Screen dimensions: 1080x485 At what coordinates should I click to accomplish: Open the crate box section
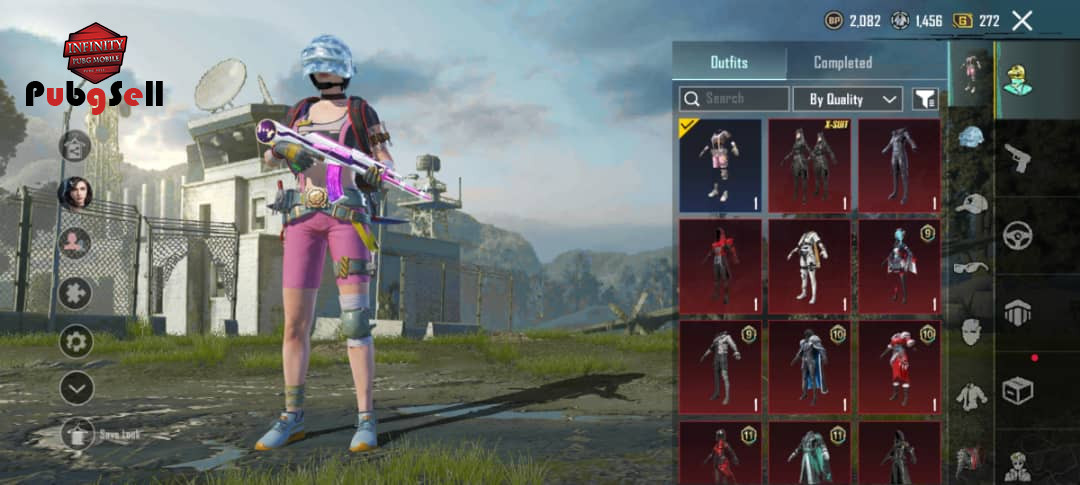coord(1018,388)
